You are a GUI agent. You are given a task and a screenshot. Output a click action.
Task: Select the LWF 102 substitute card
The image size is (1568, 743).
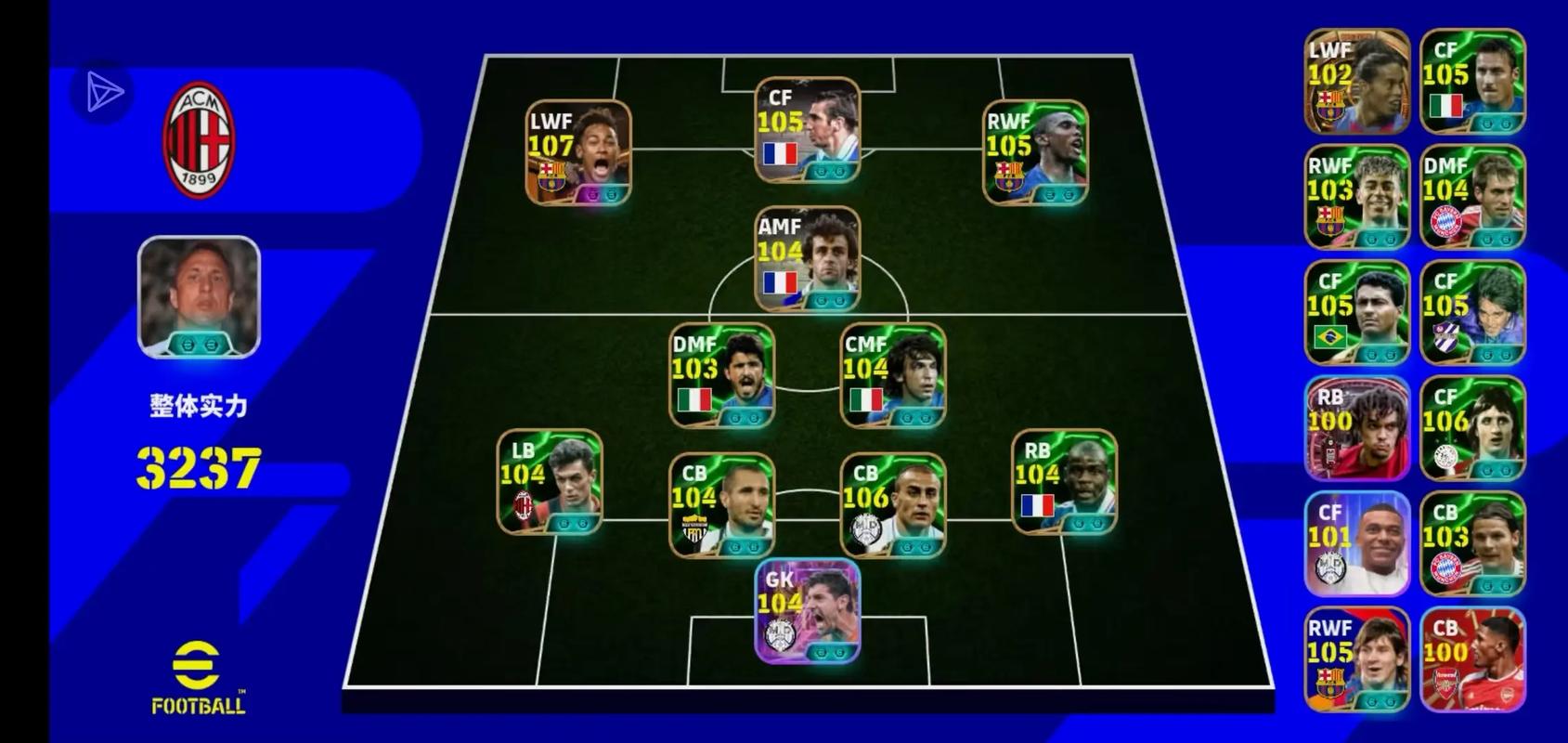(1356, 82)
